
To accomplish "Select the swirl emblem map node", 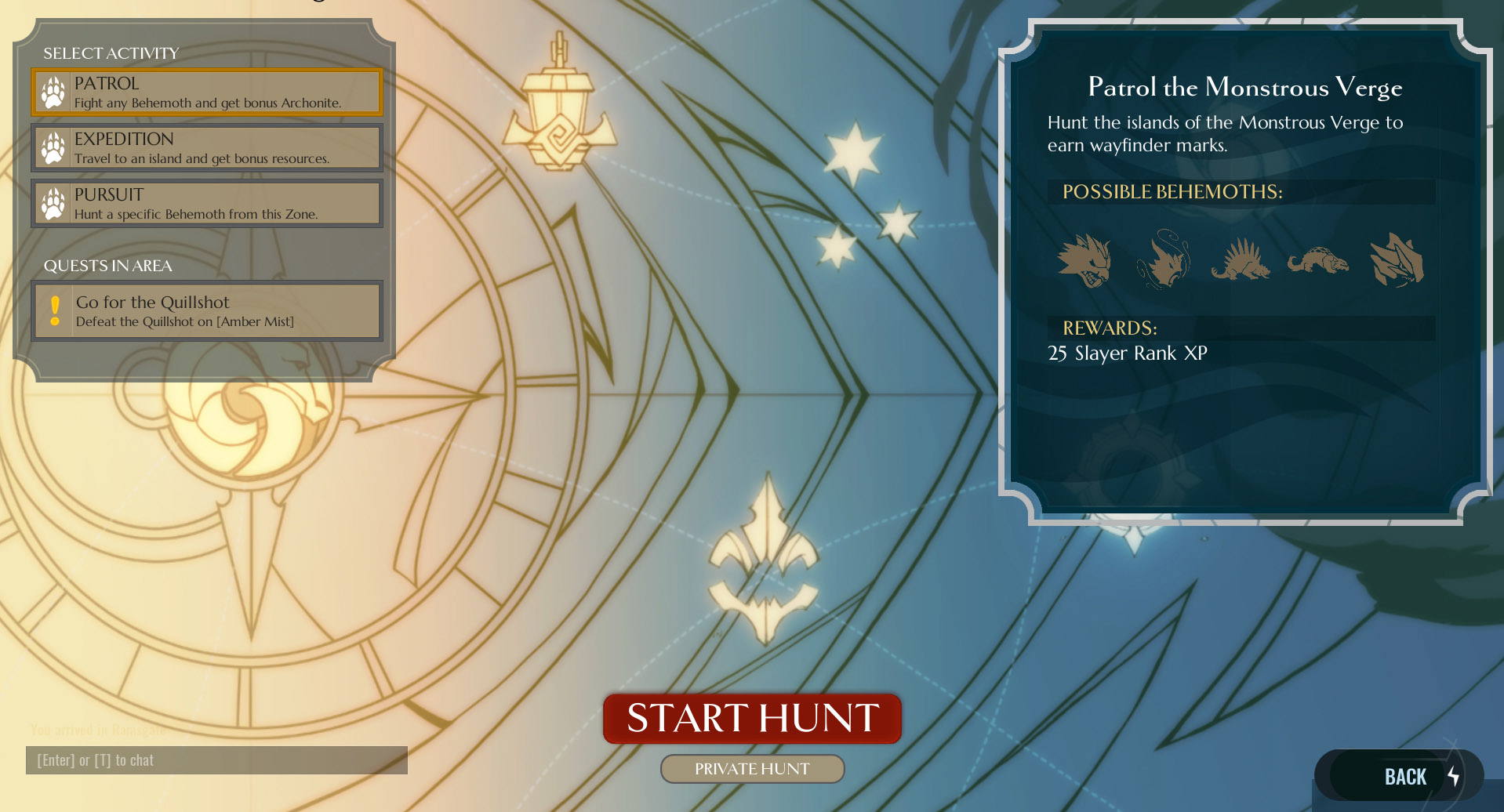I will (249, 423).
